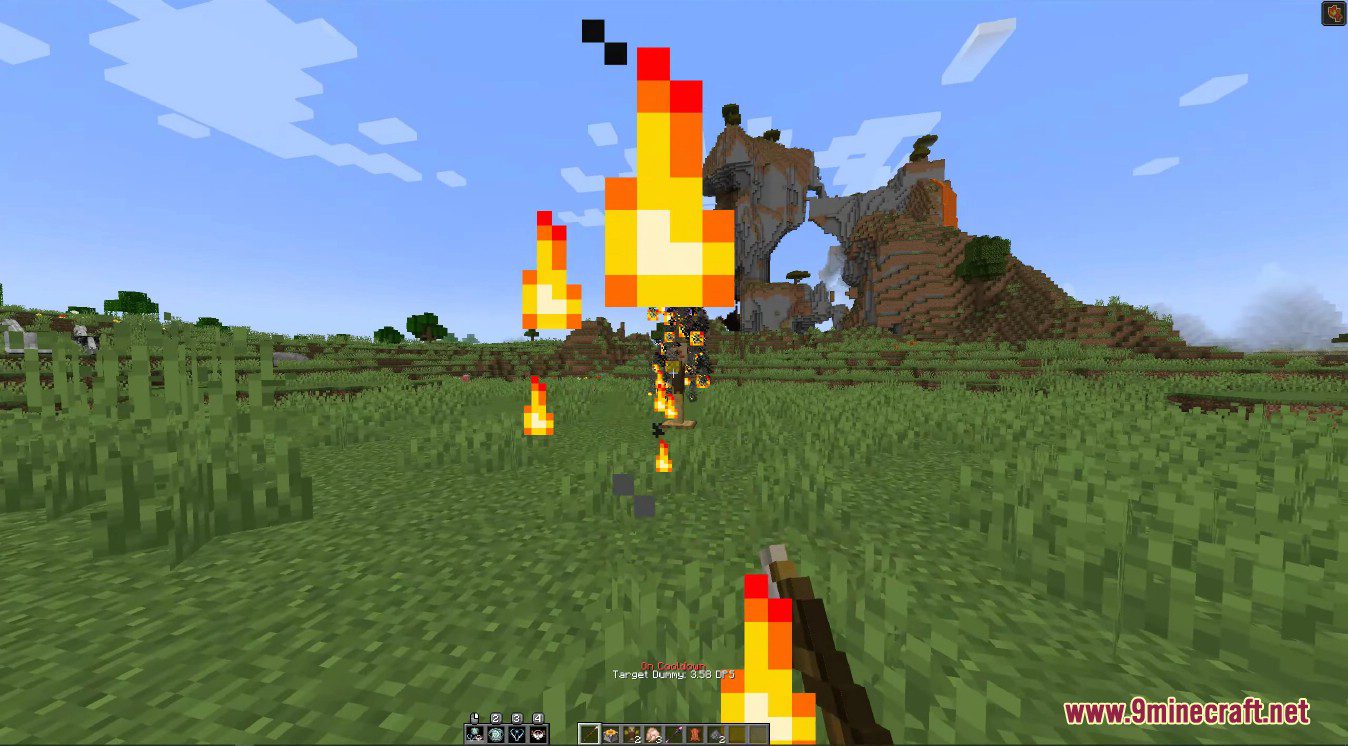Activate the spell bound to the mouse button
The image size is (1348, 746).
click(x=474, y=734)
